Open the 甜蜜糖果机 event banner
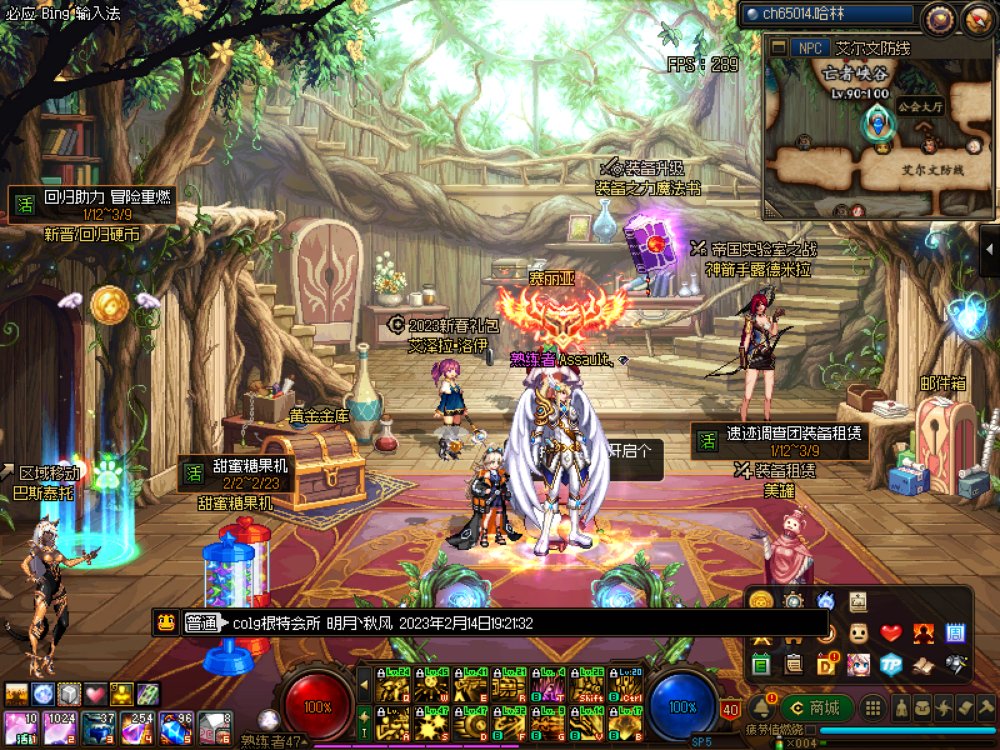This screenshot has height=750, width=1000. coord(235,473)
